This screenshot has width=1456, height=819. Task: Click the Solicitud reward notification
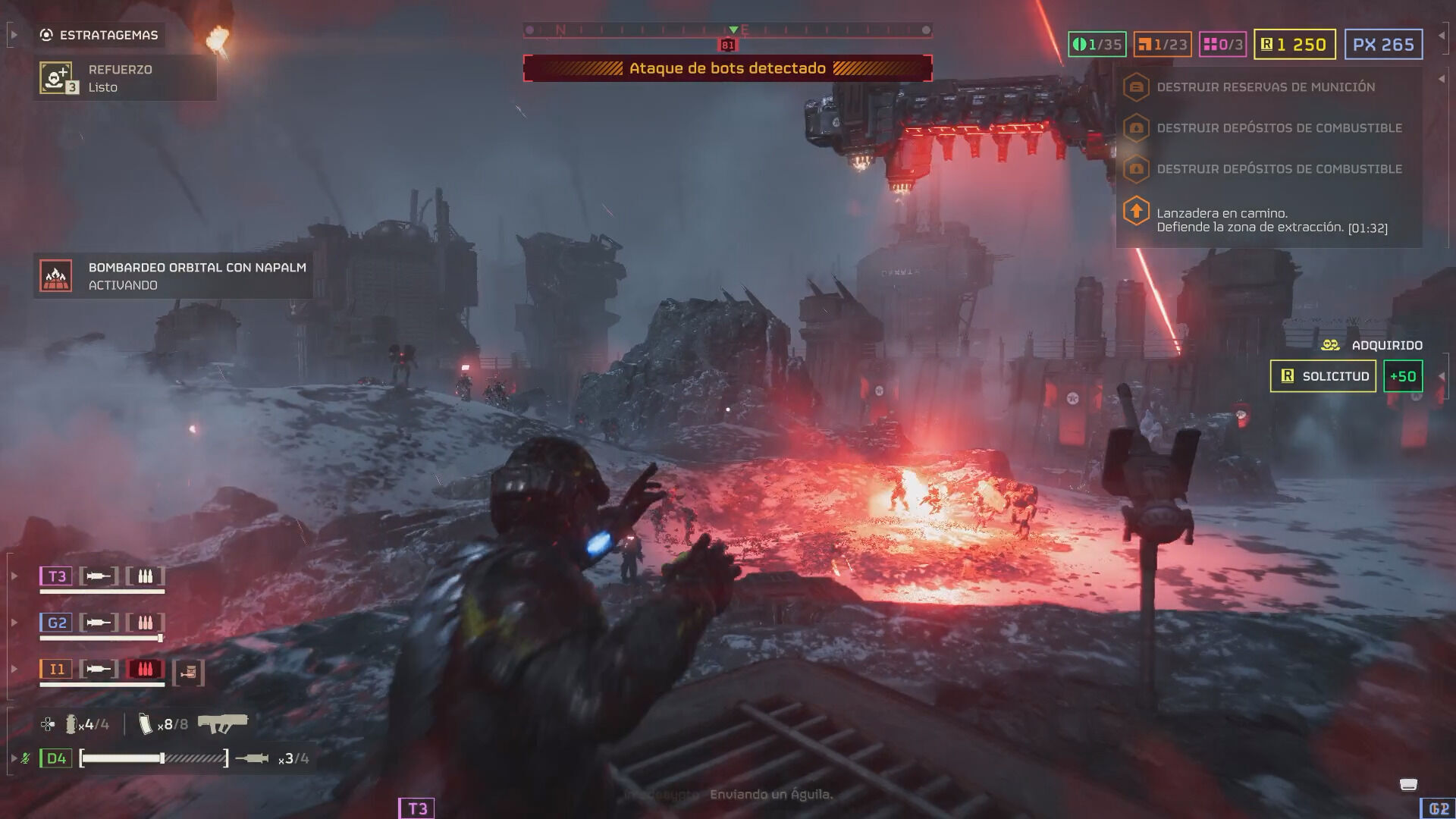tap(1323, 376)
